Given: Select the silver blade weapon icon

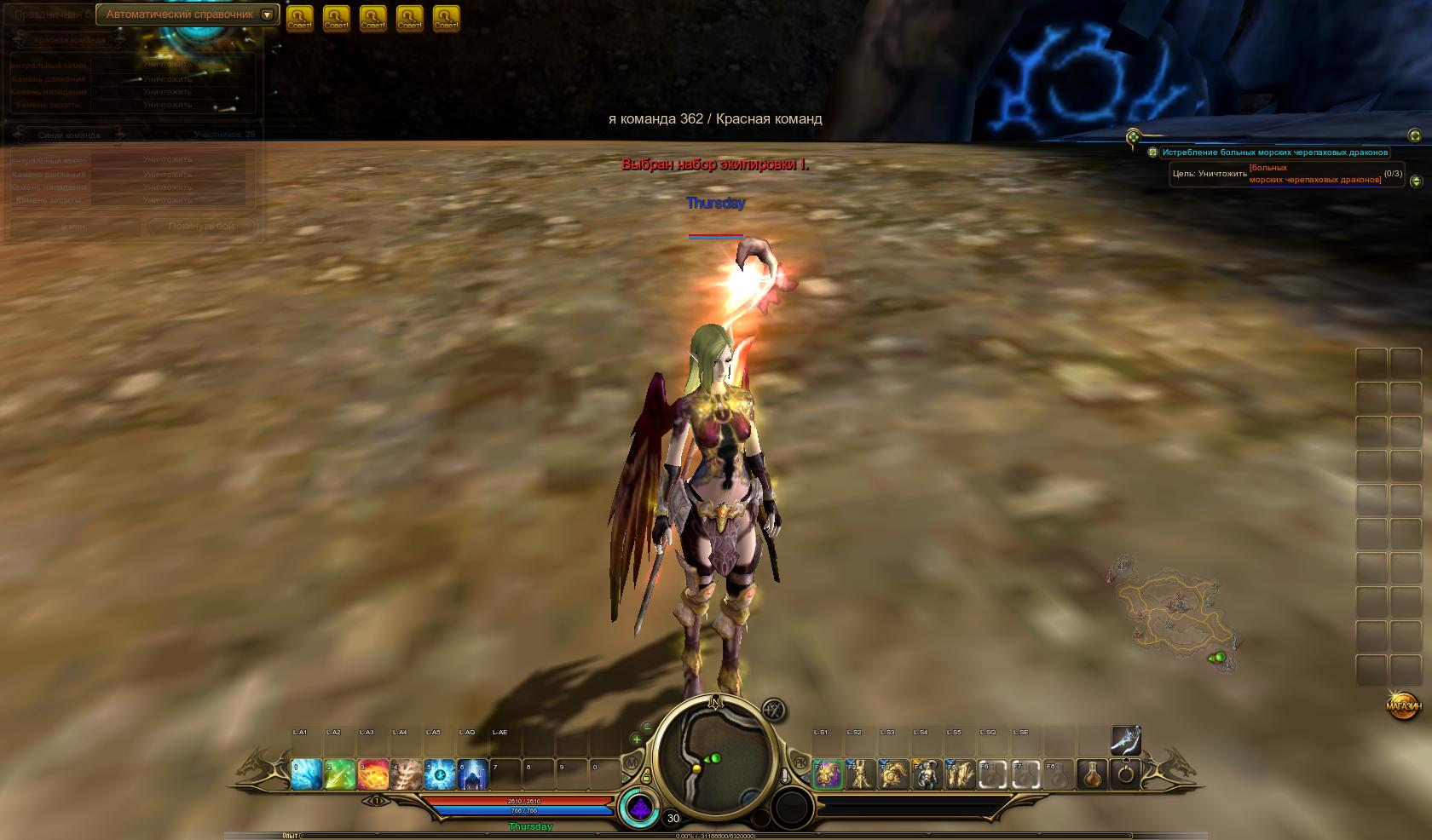Looking at the screenshot, I should click(1125, 739).
